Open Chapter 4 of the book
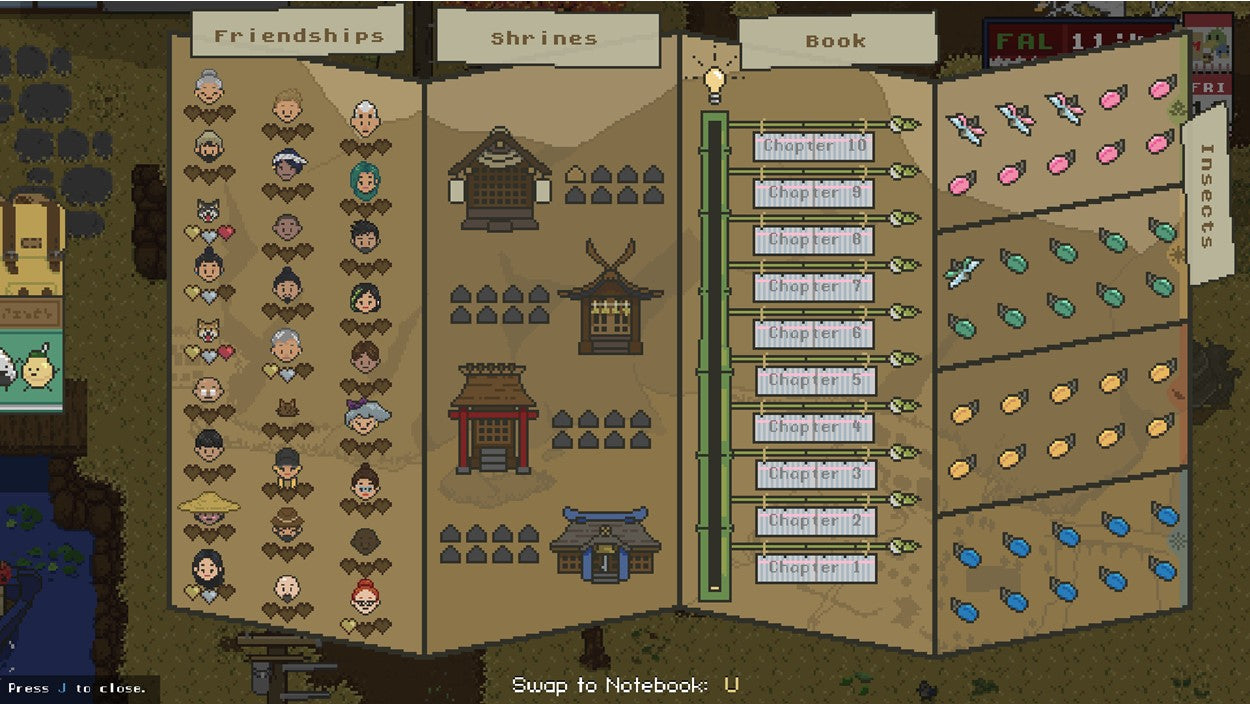 pos(814,427)
